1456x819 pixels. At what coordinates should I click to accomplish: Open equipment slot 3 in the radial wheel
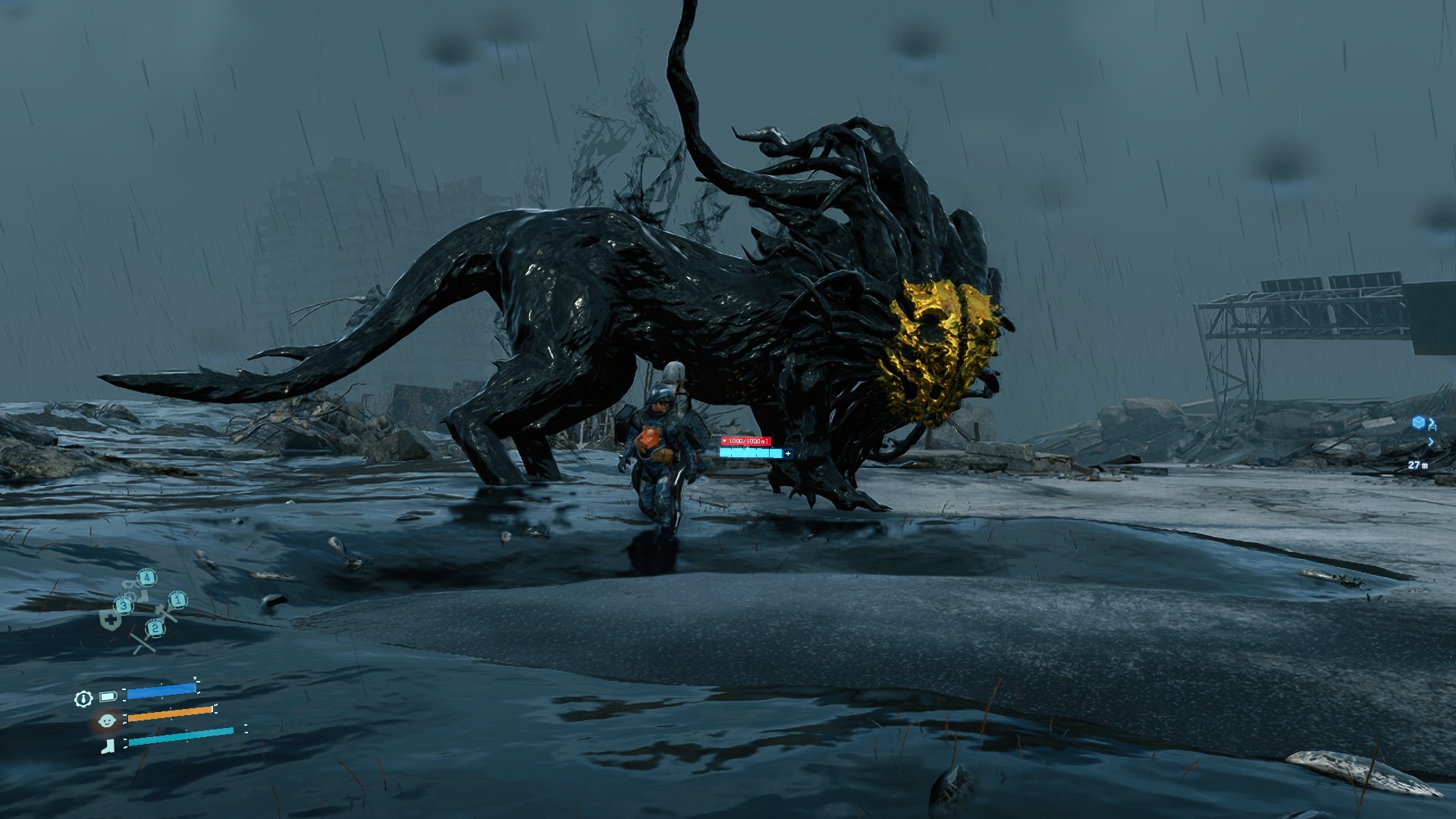[x=124, y=606]
